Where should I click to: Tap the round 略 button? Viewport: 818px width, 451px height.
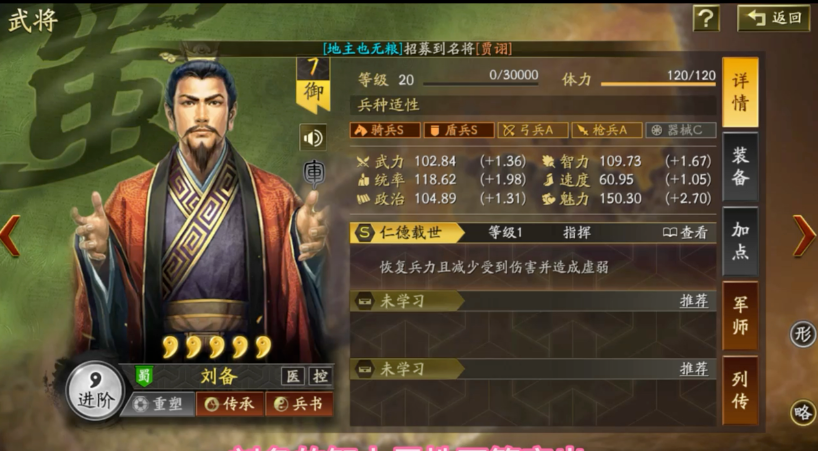802,412
